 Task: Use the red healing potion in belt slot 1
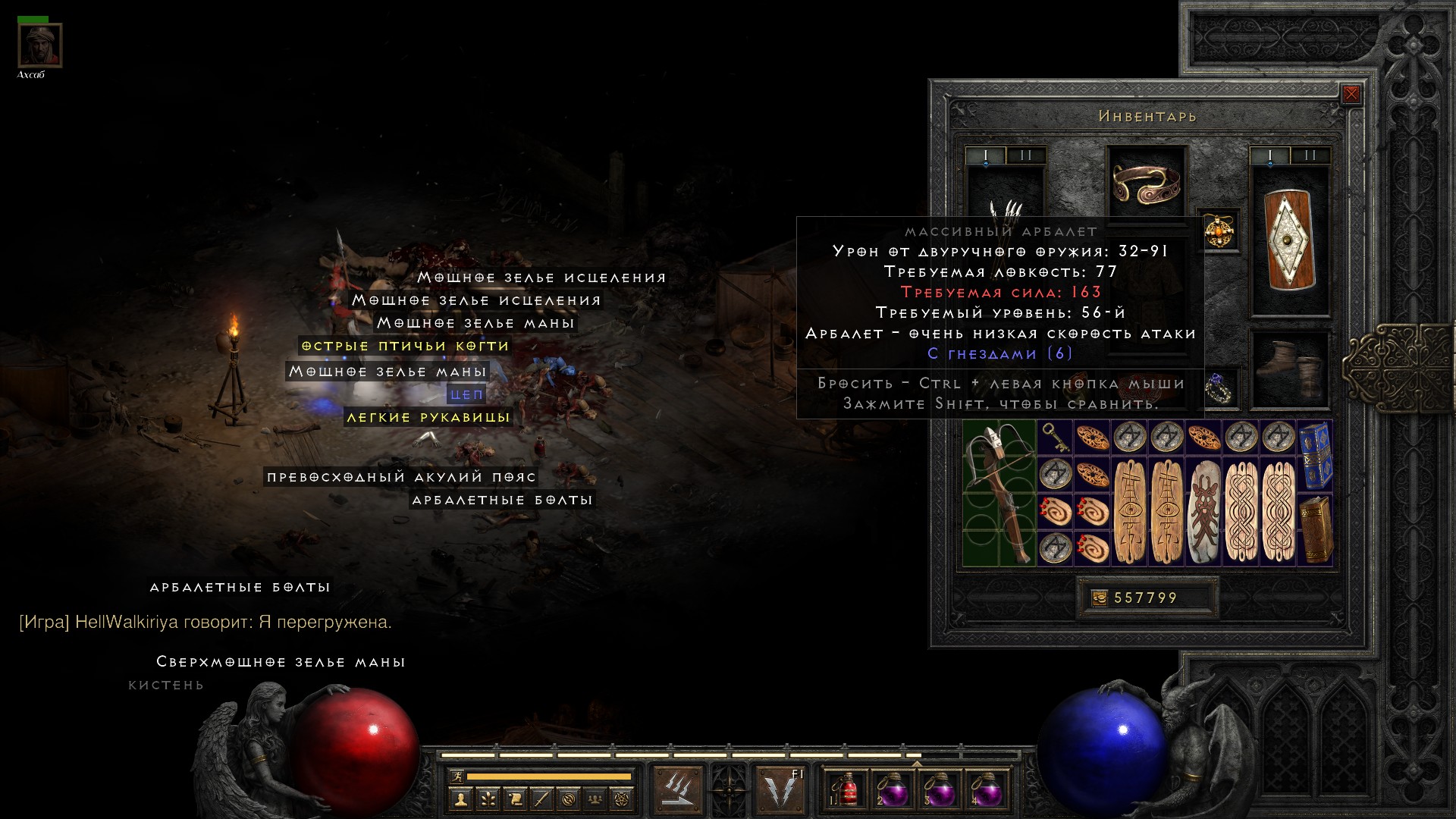click(846, 789)
